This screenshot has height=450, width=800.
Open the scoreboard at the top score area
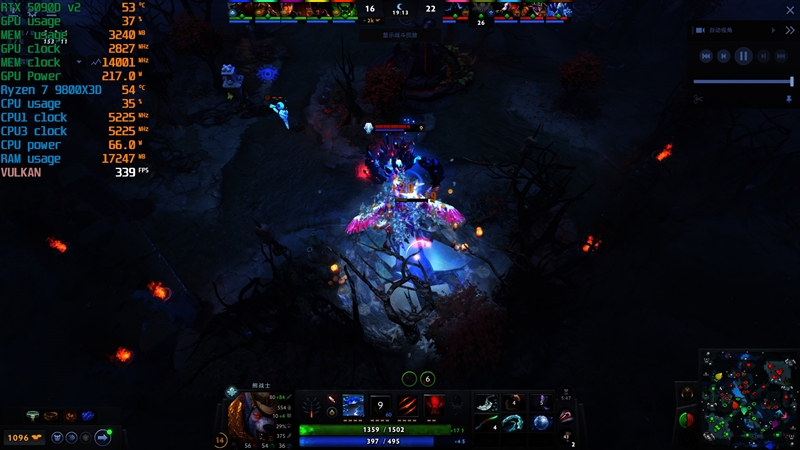400,11
